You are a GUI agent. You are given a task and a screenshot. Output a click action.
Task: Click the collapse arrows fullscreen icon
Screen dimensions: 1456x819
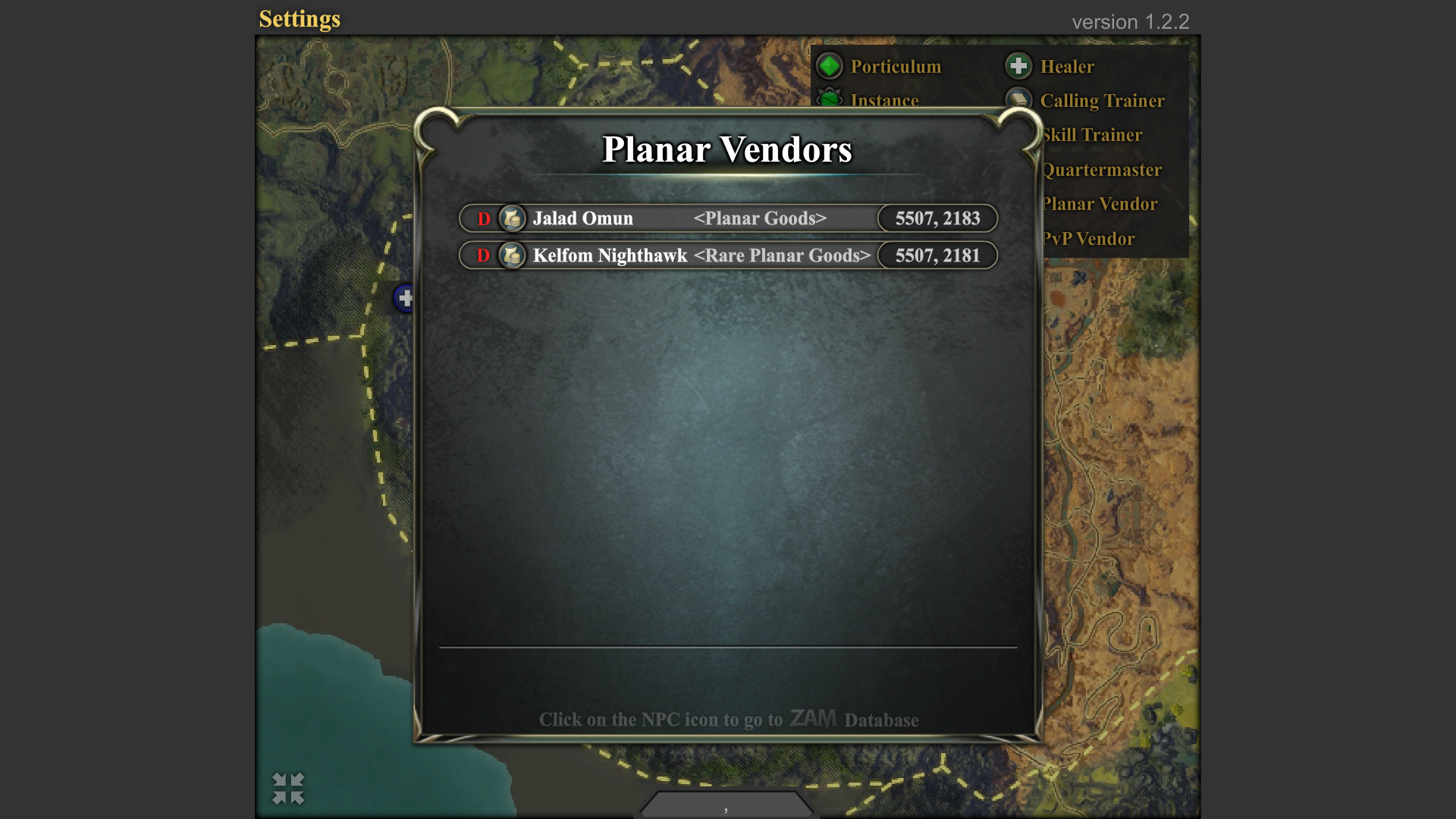pos(288,789)
